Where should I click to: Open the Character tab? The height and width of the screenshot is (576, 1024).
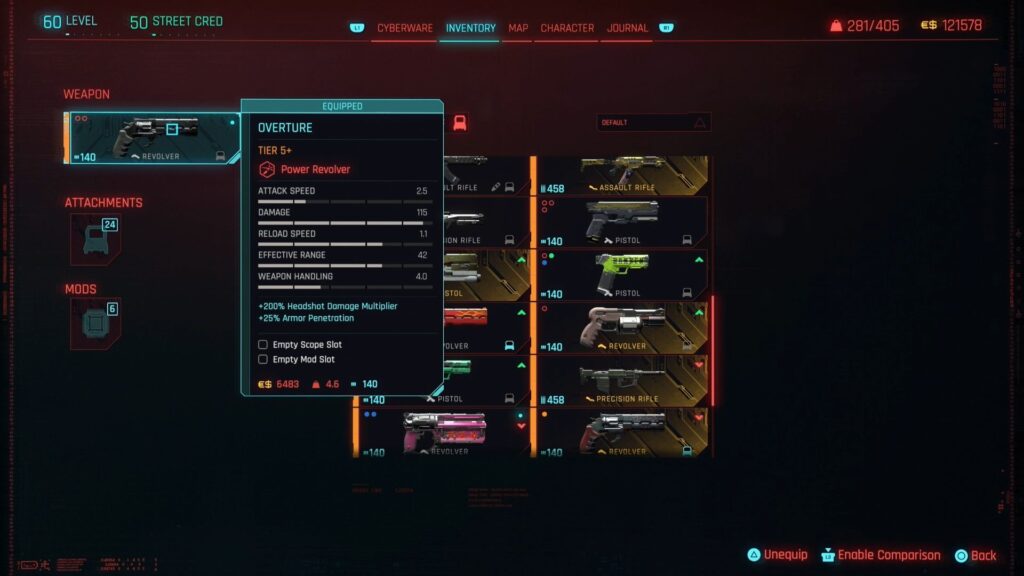(x=567, y=28)
